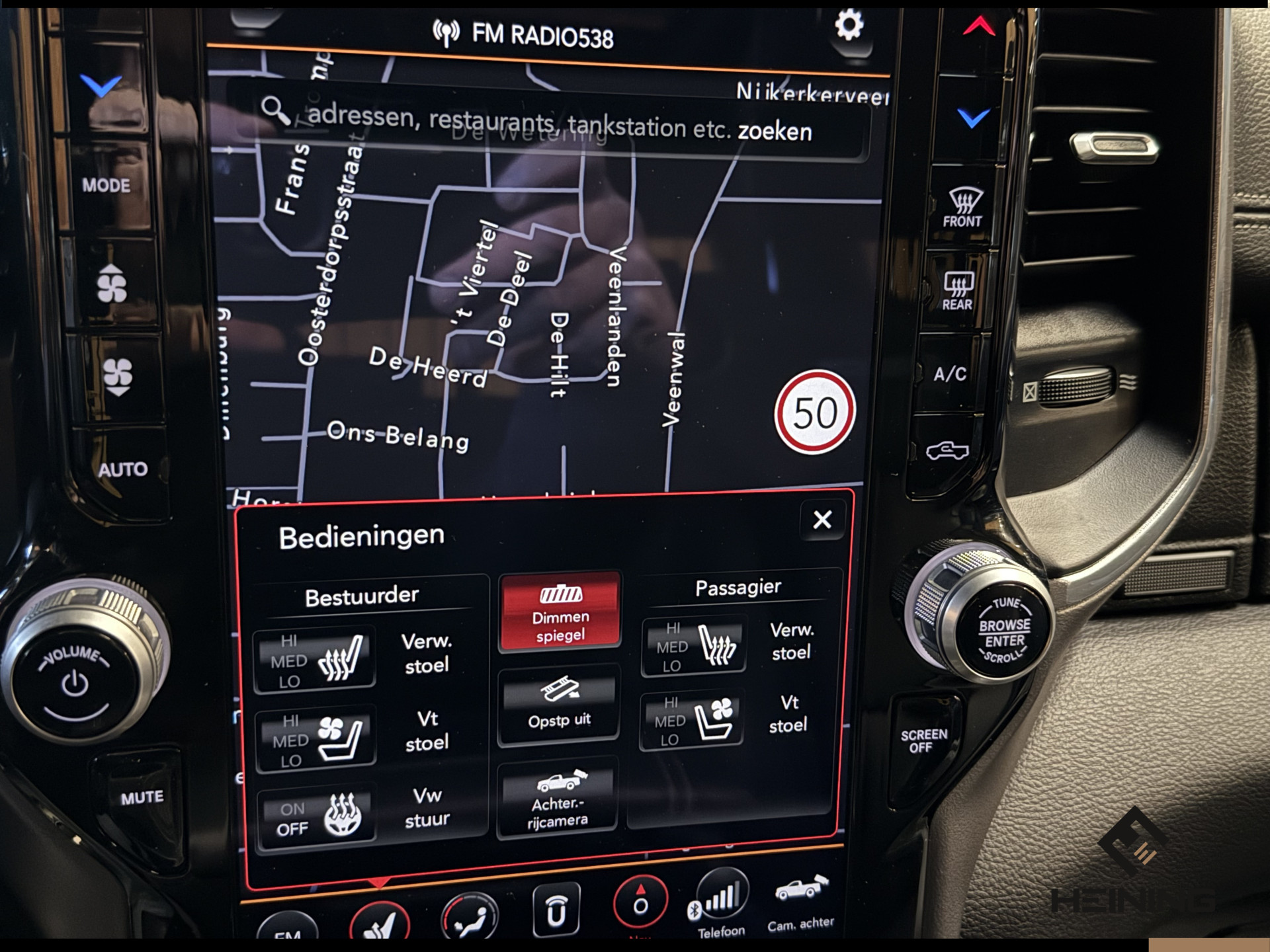This screenshot has width=1270, height=952.
Task: Tap the Opstp uit button
Action: [x=559, y=705]
